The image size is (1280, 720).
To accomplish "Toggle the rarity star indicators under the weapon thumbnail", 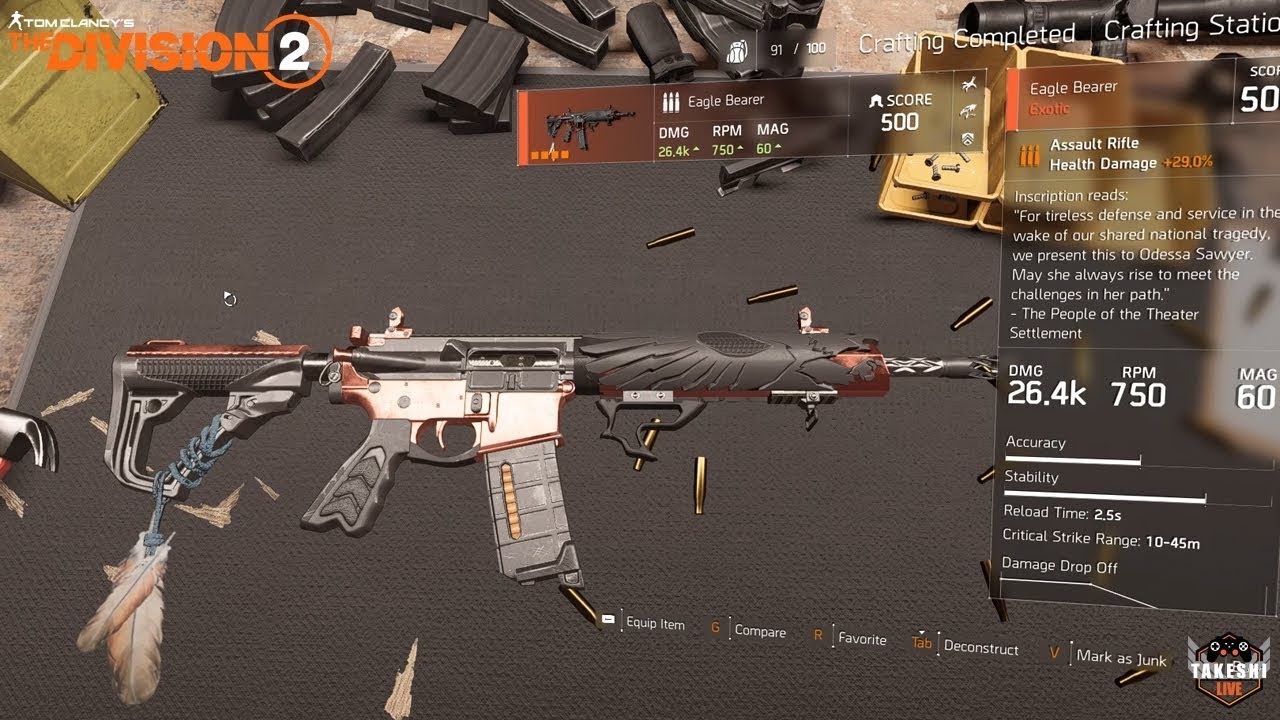I will pos(550,155).
